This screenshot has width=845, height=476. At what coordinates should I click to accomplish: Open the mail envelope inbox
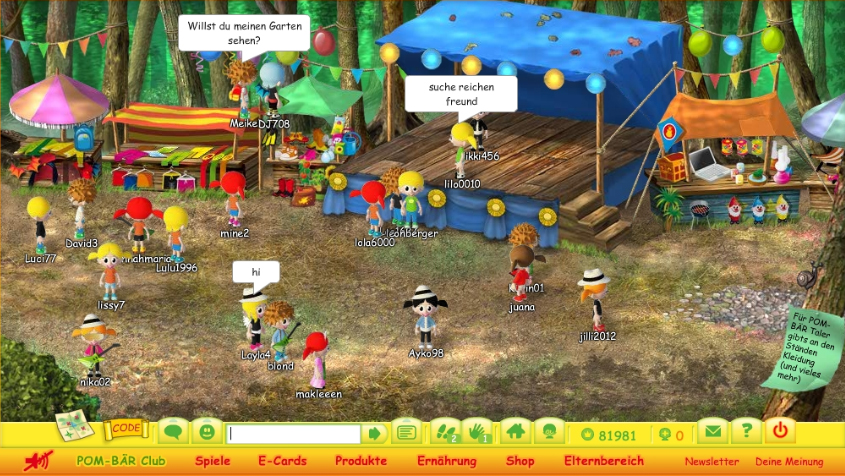tap(712, 433)
